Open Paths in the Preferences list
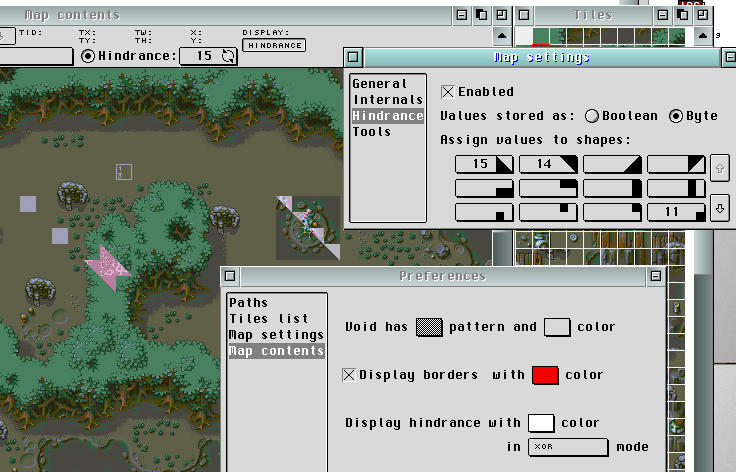Viewport: 736px width, 472px height. click(x=249, y=302)
